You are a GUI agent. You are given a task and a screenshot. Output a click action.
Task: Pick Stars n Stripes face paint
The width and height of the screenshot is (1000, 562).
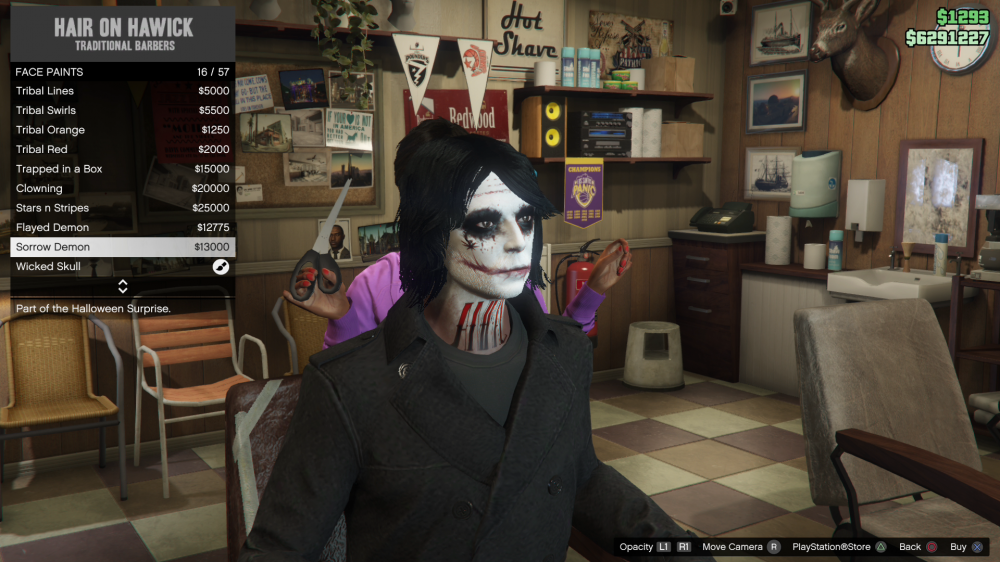122,208
